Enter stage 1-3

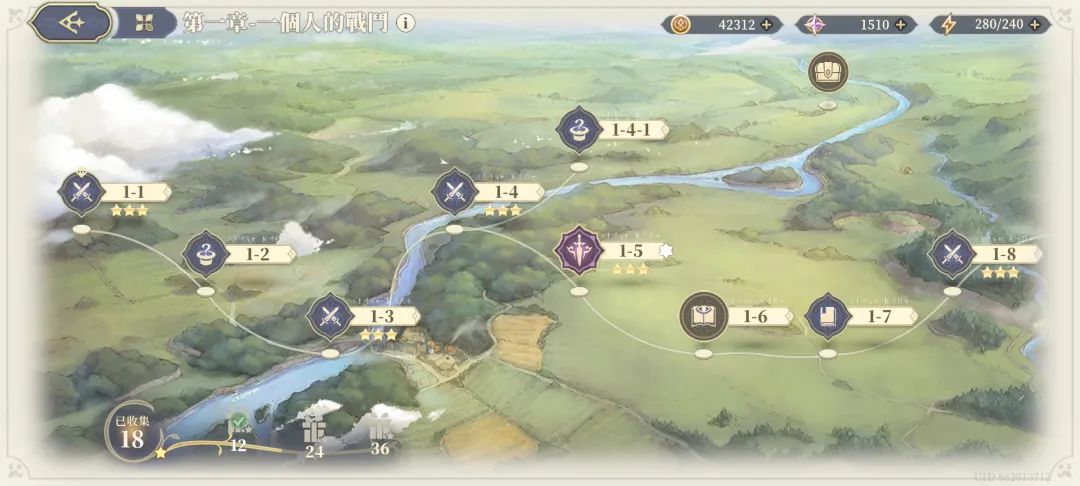pyautogui.click(x=329, y=317)
